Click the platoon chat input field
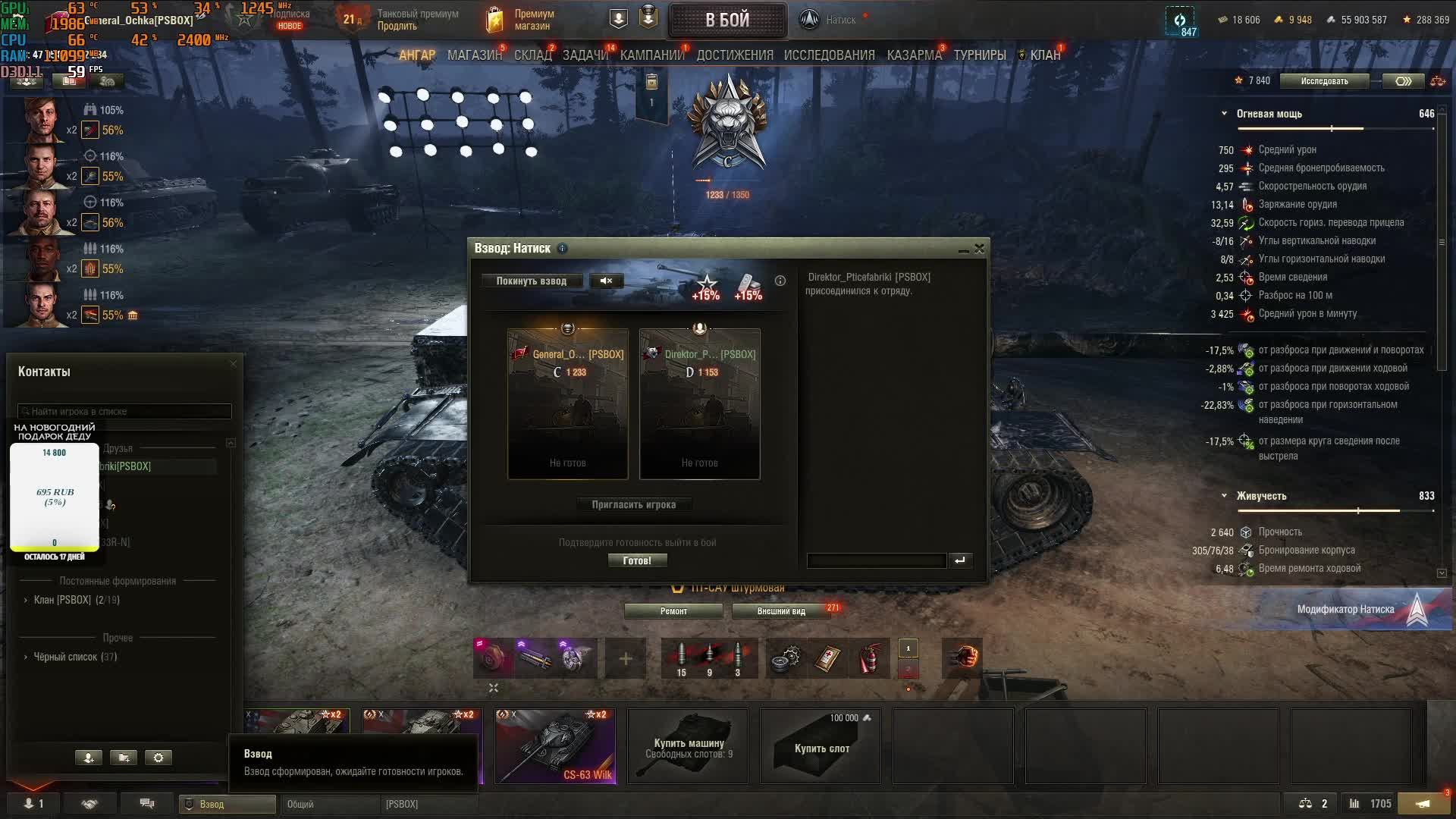The width and height of the screenshot is (1456, 819). [x=876, y=560]
